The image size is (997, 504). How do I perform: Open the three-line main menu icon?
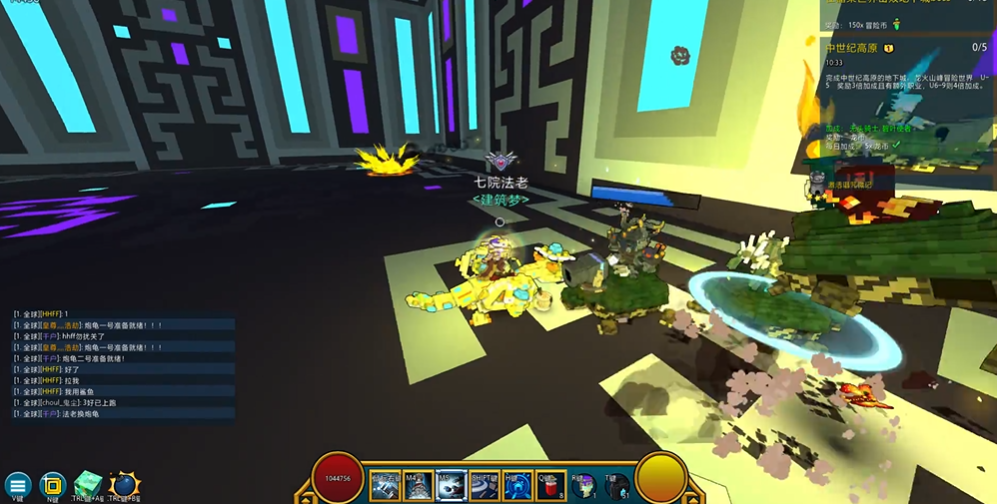(x=18, y=485)
